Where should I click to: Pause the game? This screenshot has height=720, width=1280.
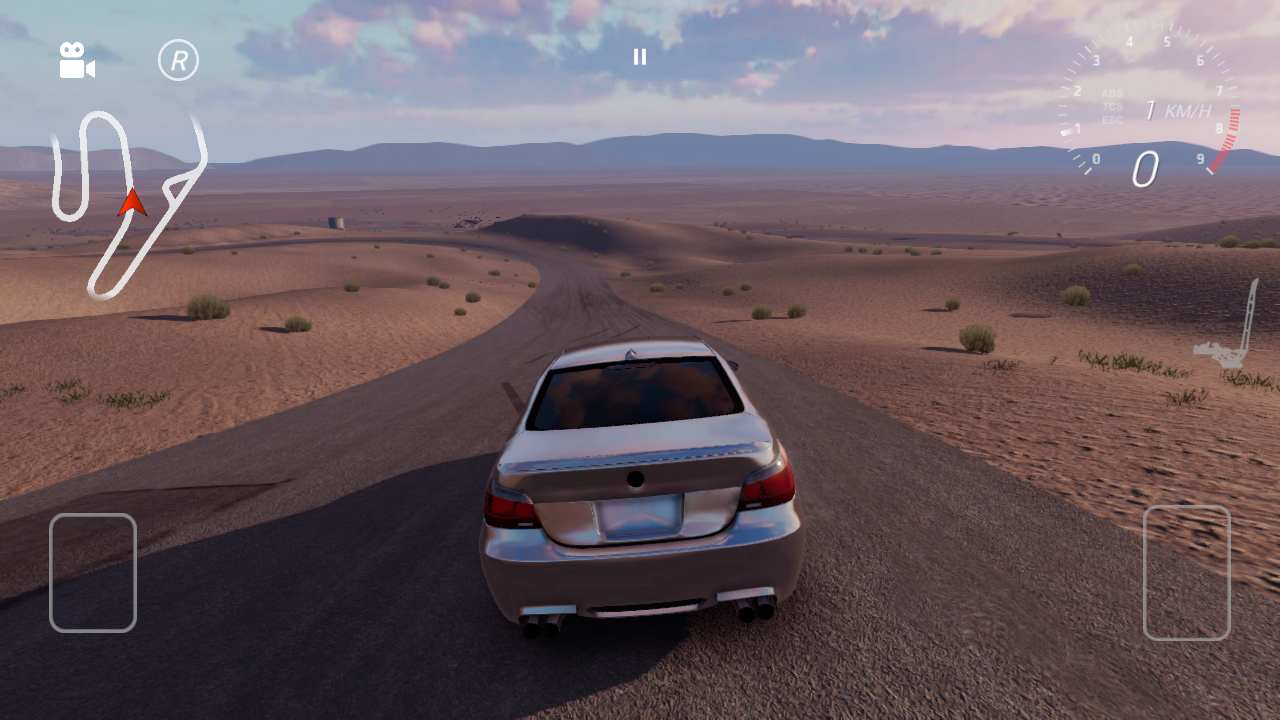click(x=639, y=57)
